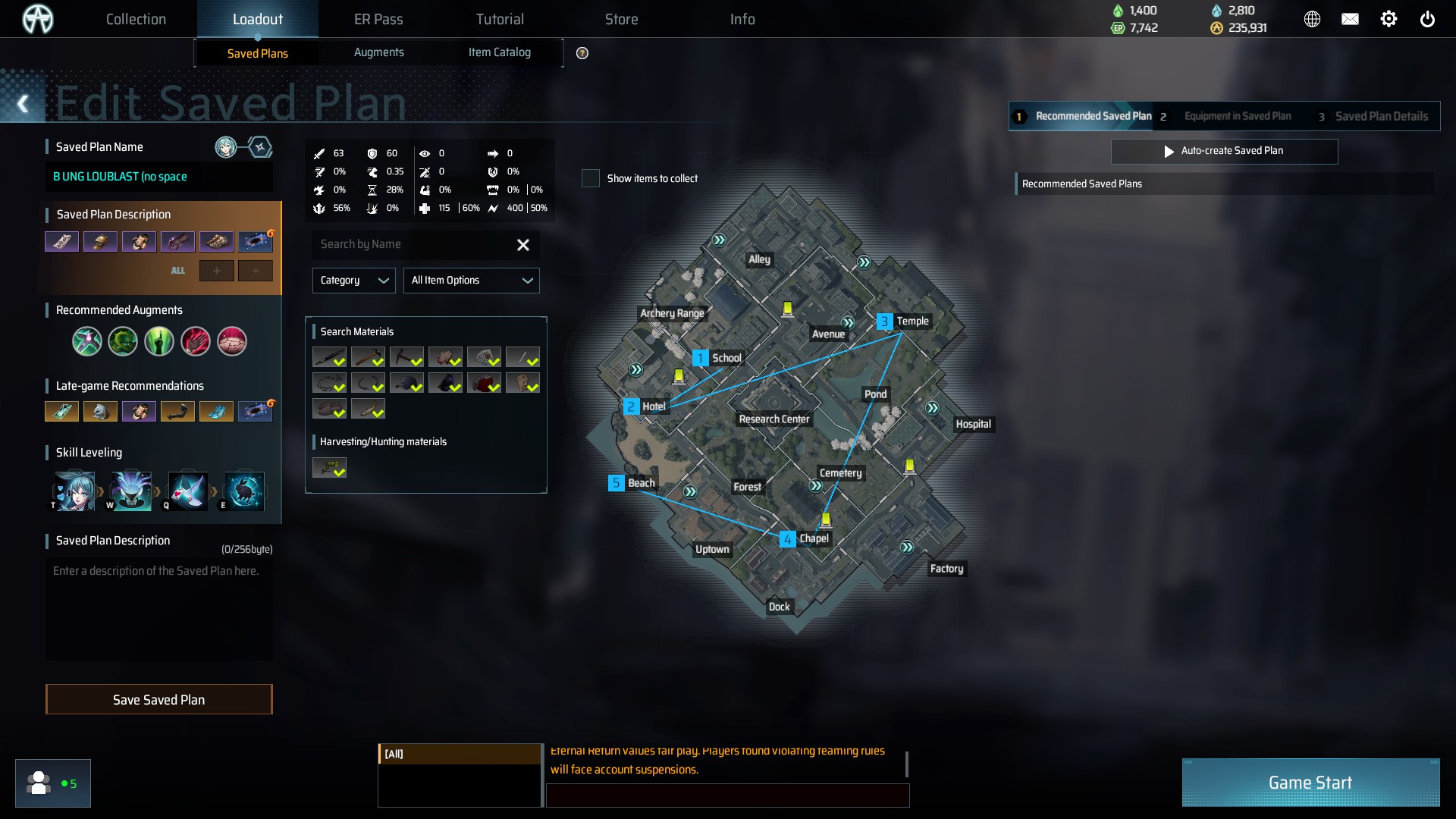Expand the All Item Options dropdown
The image size is (1456, 819).
[x=471, y=281]
